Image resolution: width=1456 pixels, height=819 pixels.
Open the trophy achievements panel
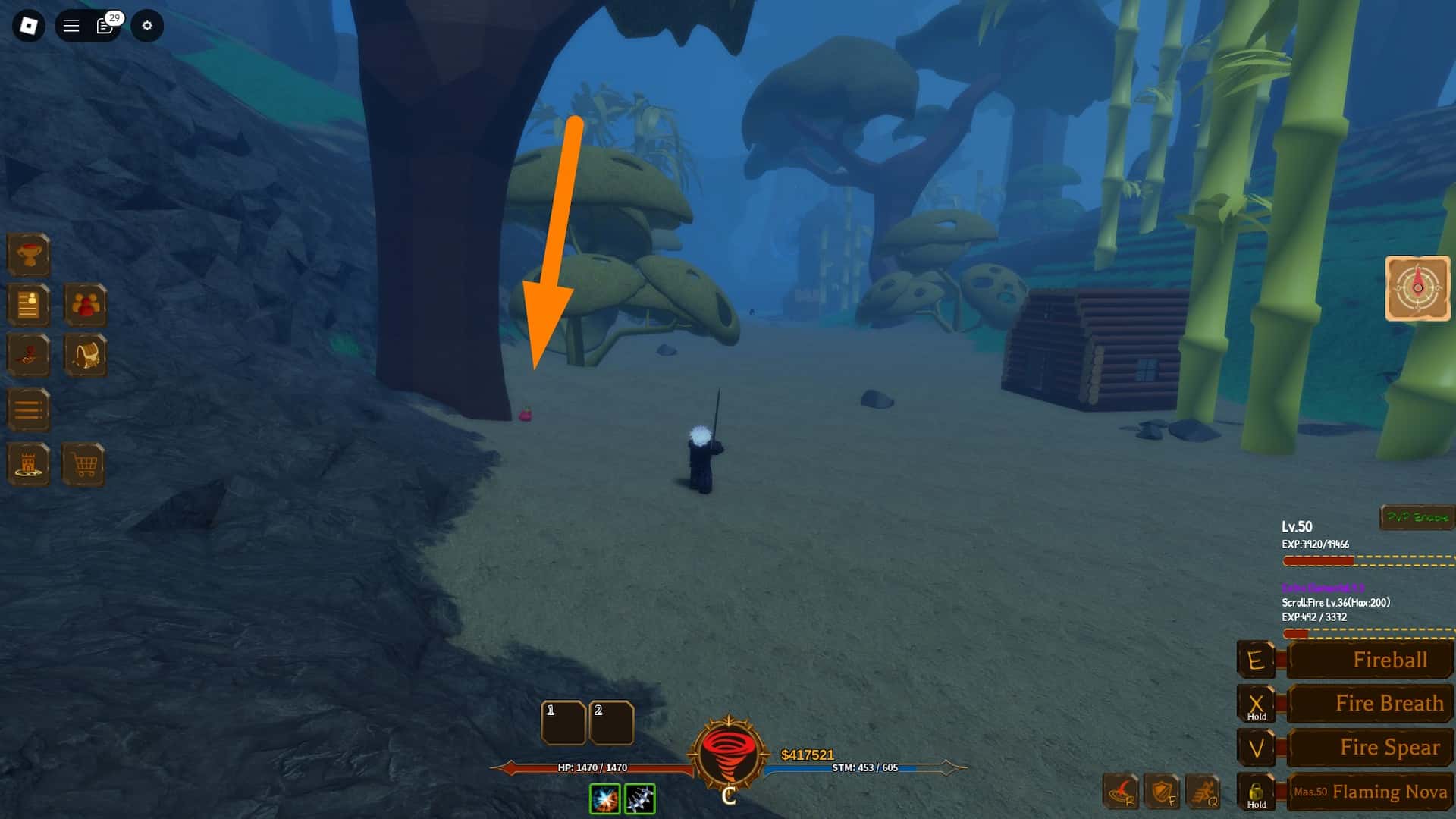[x=28, y=254]
